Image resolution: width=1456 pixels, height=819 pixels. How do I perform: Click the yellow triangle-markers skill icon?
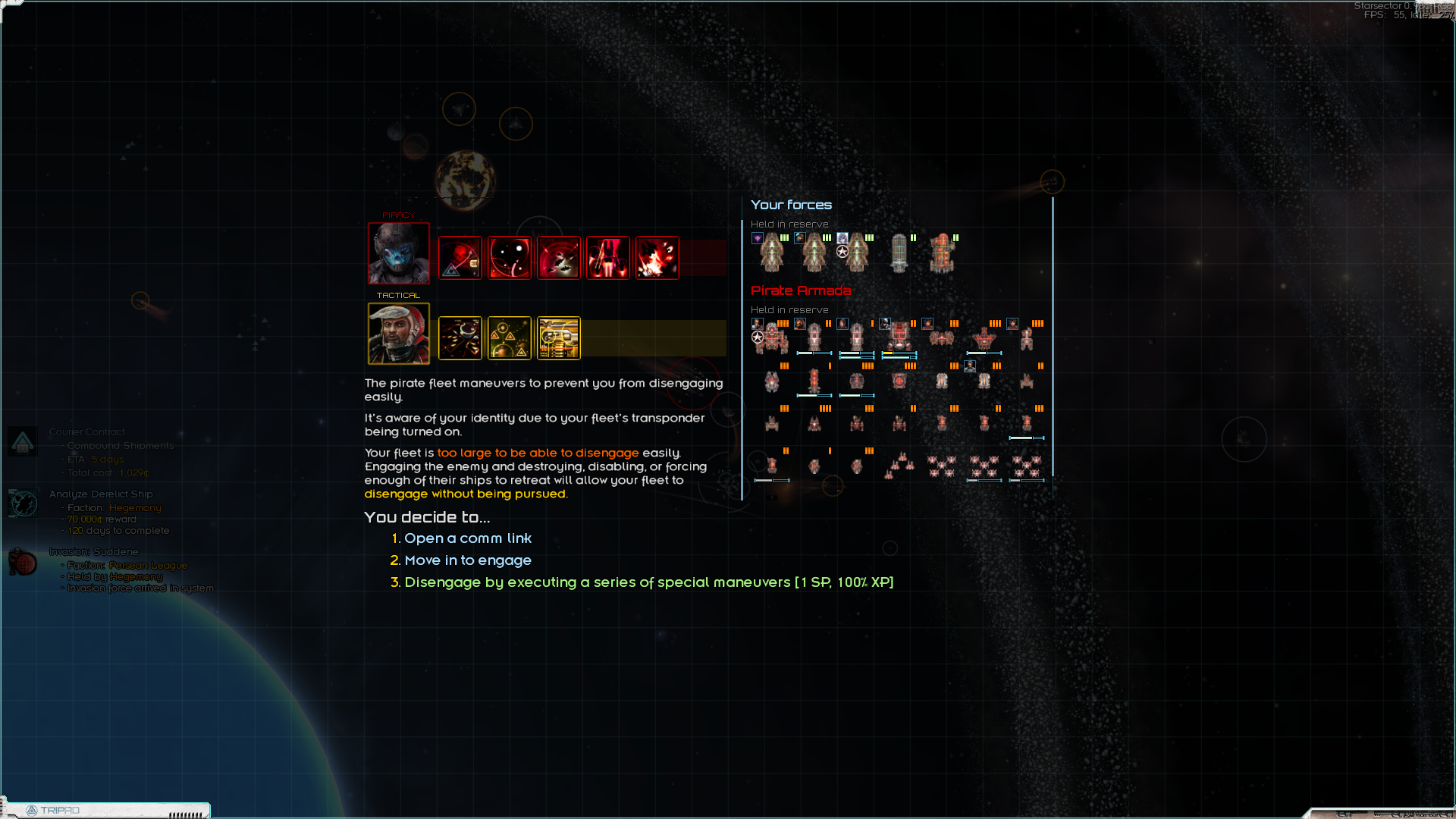[510, 338]
